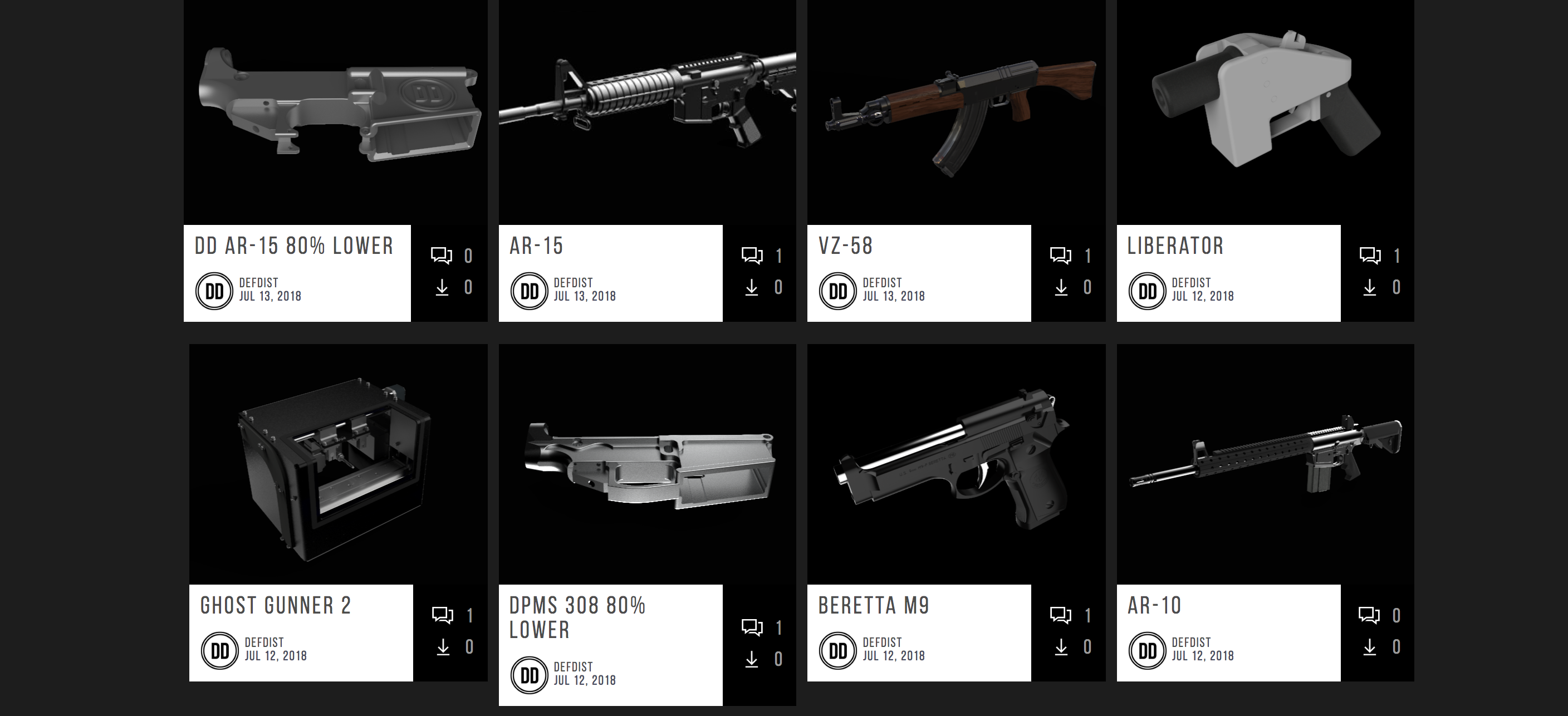Open the "GHOST GUNNER 2" title link

[x=276, y=606]
